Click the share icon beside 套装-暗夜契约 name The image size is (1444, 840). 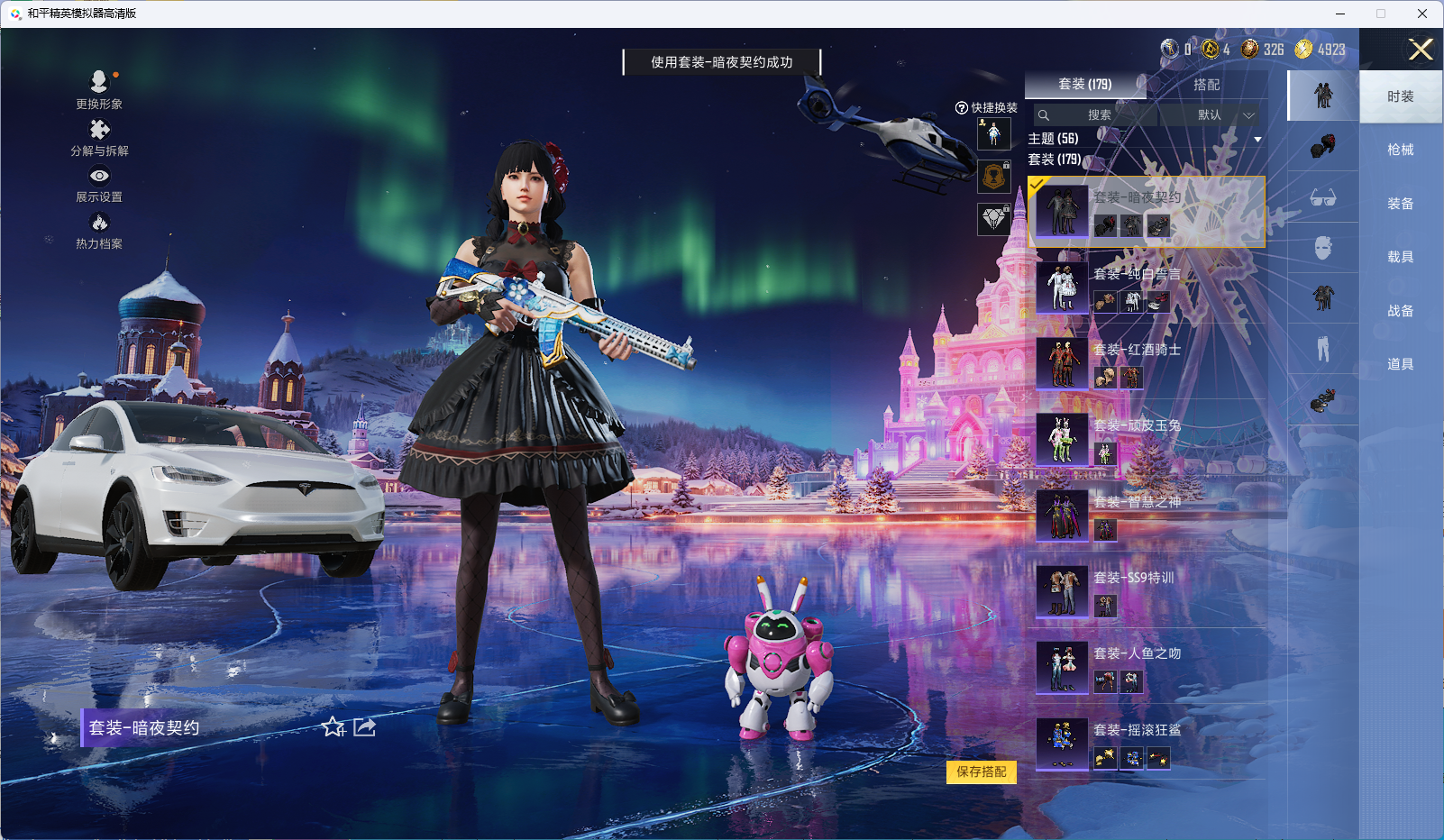coord(363,728)
